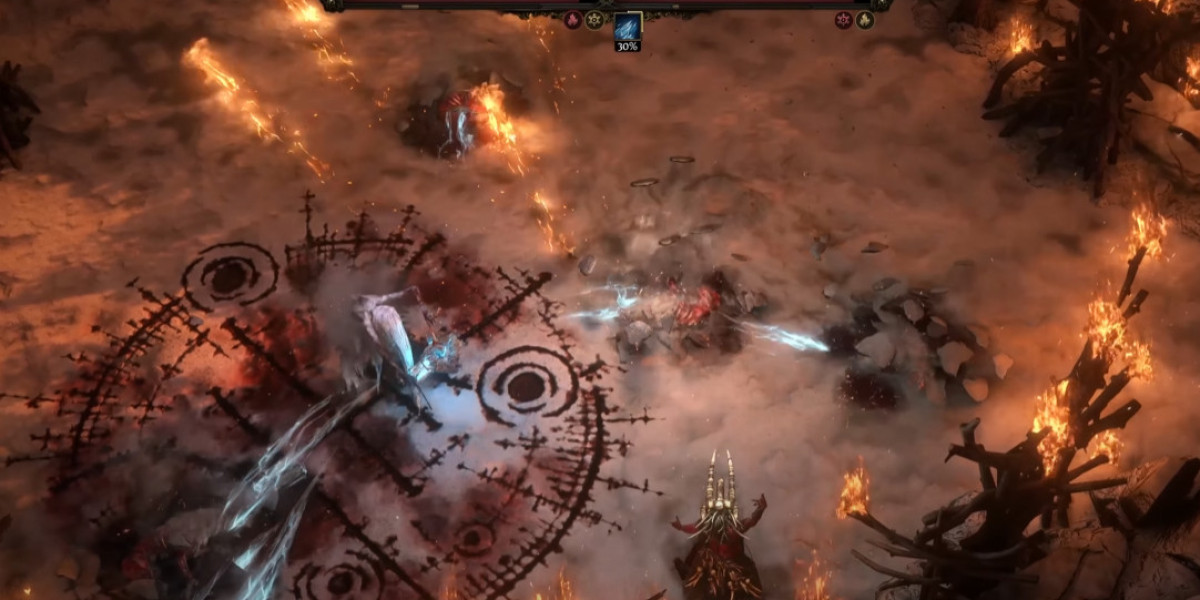Click the blue ice shard 30% buff icon
This screenshot has height=600, width=1200.
coord(627,26)
